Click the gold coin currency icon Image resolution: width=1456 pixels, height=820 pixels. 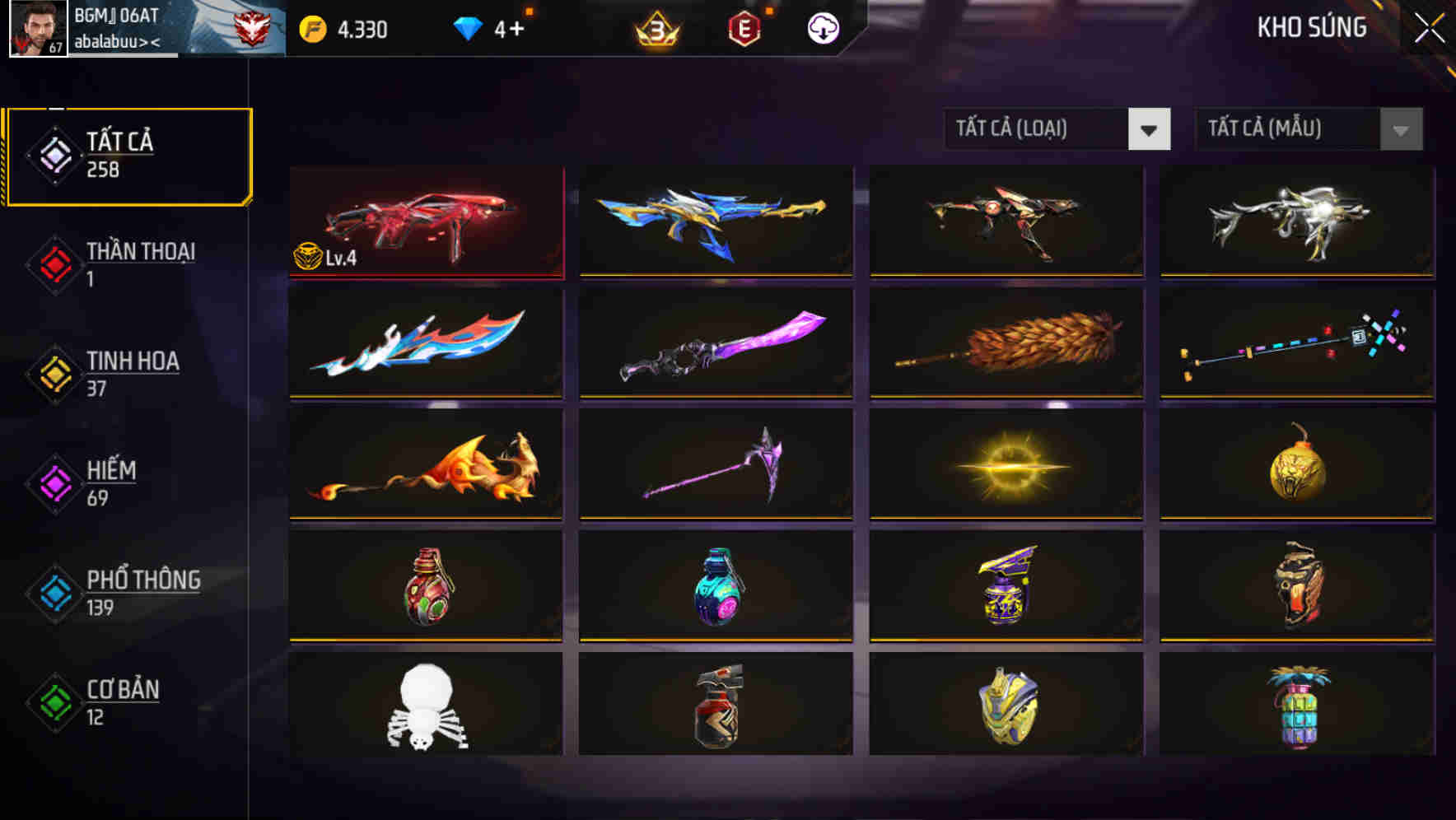click(311, 27)
